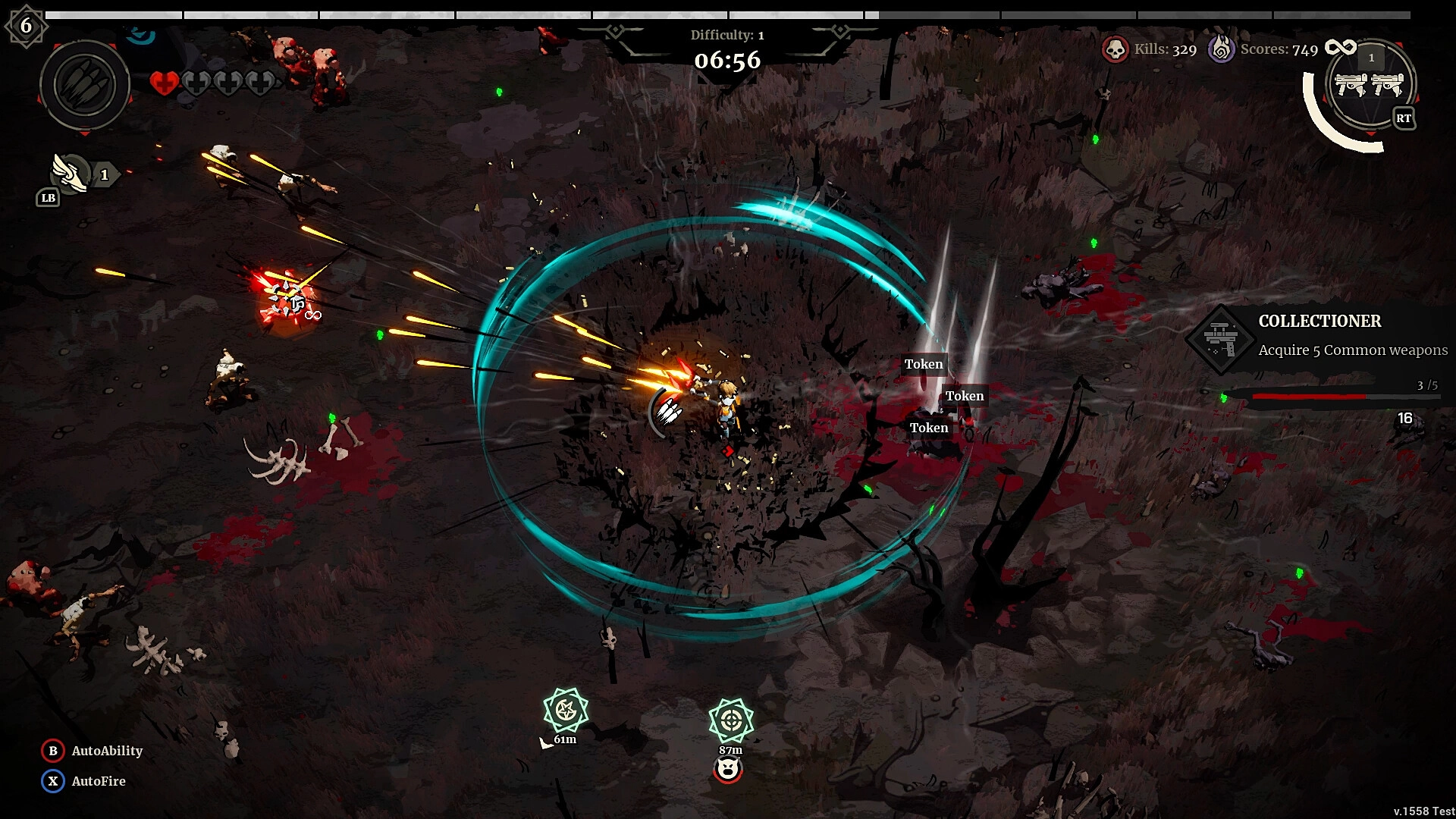Select the dual SMG weapon icon
This screenshot has height=819, width=1456.
pos(1370,84)
